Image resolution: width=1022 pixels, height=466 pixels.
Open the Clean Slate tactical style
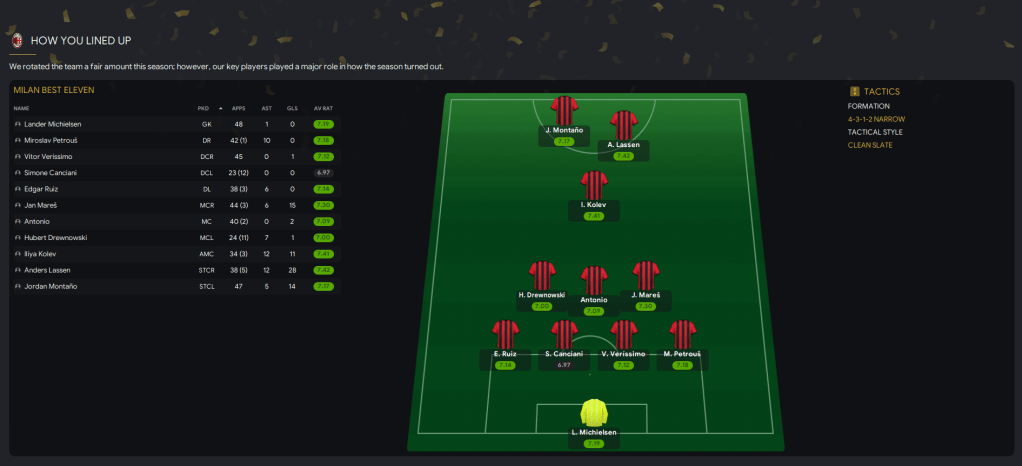[x=872, y=145]
